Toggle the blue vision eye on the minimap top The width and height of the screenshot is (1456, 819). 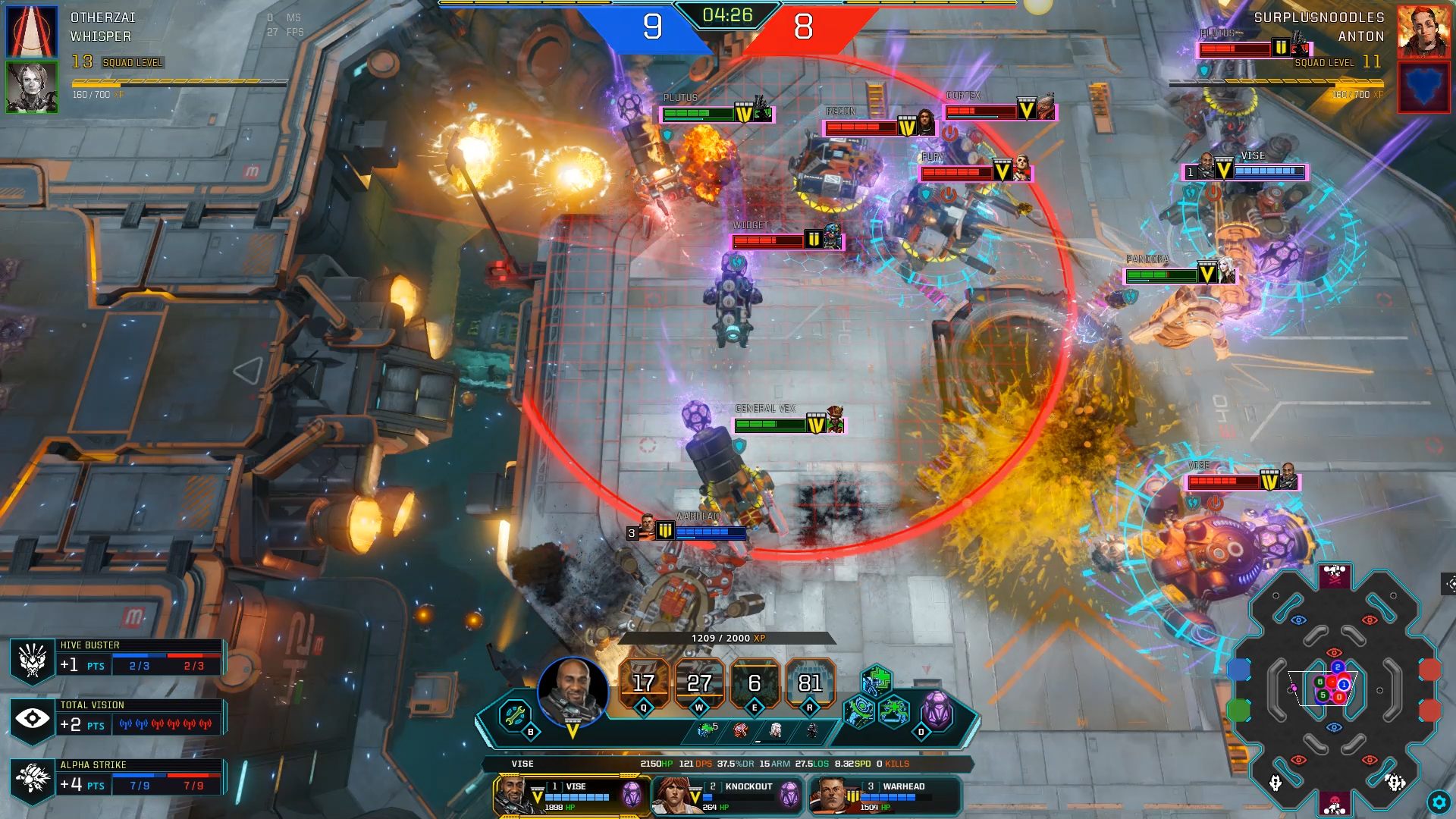(x=1298, y=620)
